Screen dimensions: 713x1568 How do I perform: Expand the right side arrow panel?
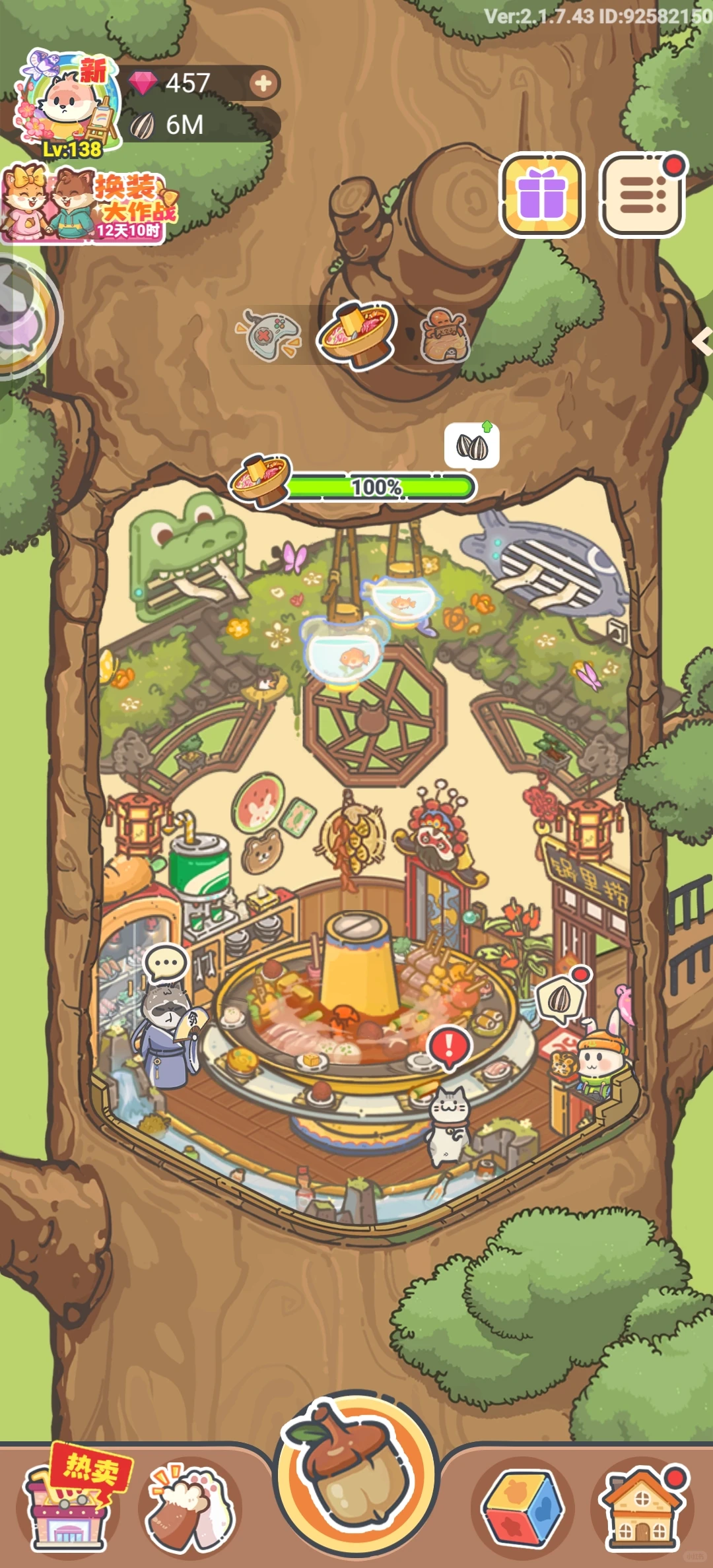[702, 342]
